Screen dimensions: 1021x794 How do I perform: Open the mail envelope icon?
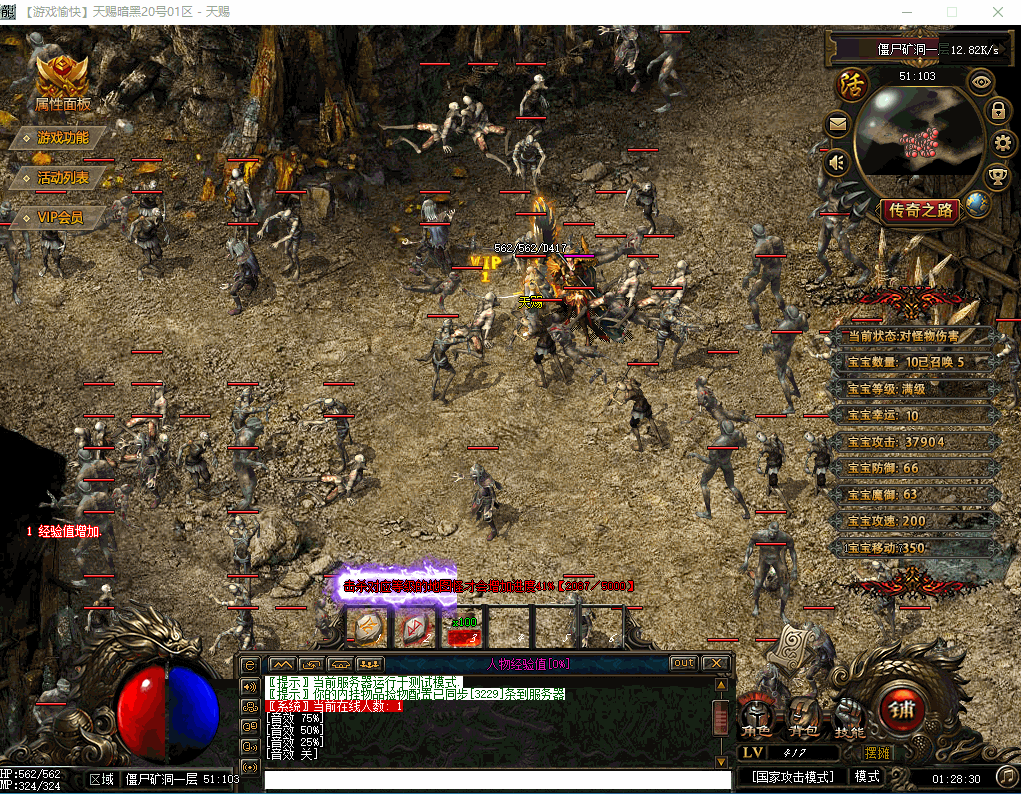point(837,125)
